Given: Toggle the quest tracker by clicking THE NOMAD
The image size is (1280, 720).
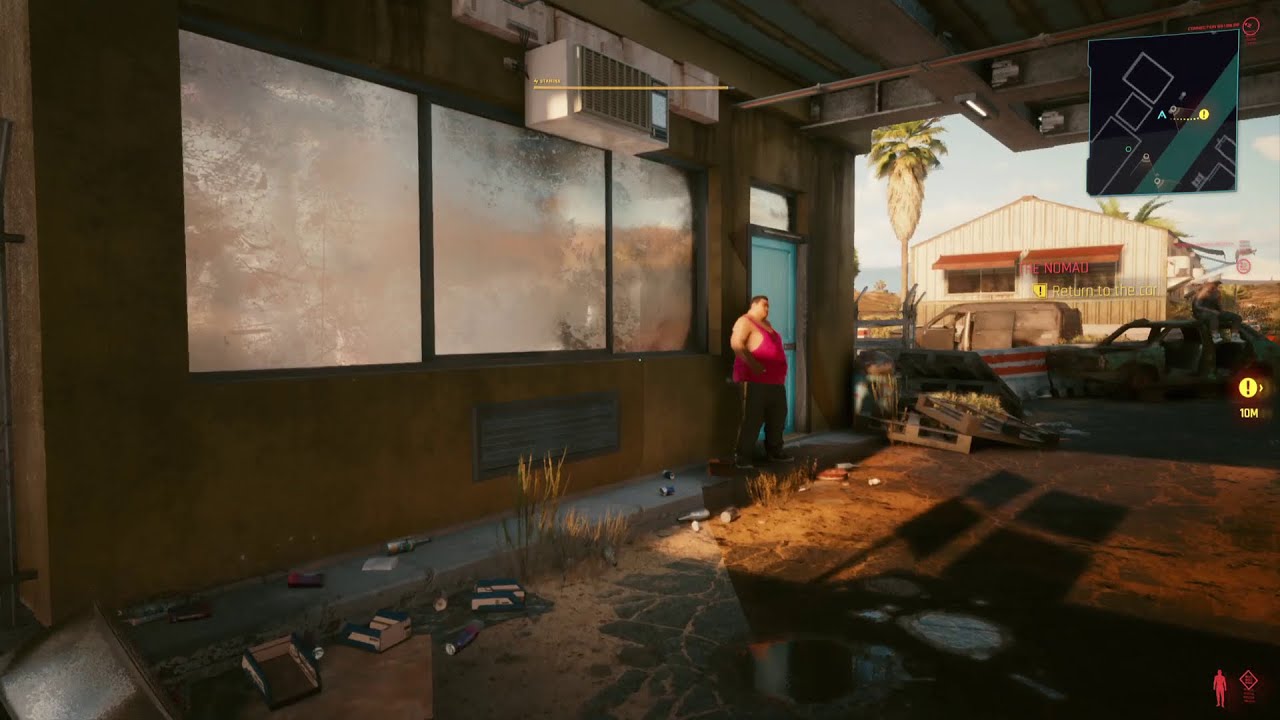Looking at the screenshot, I should tap(1054, 268).
